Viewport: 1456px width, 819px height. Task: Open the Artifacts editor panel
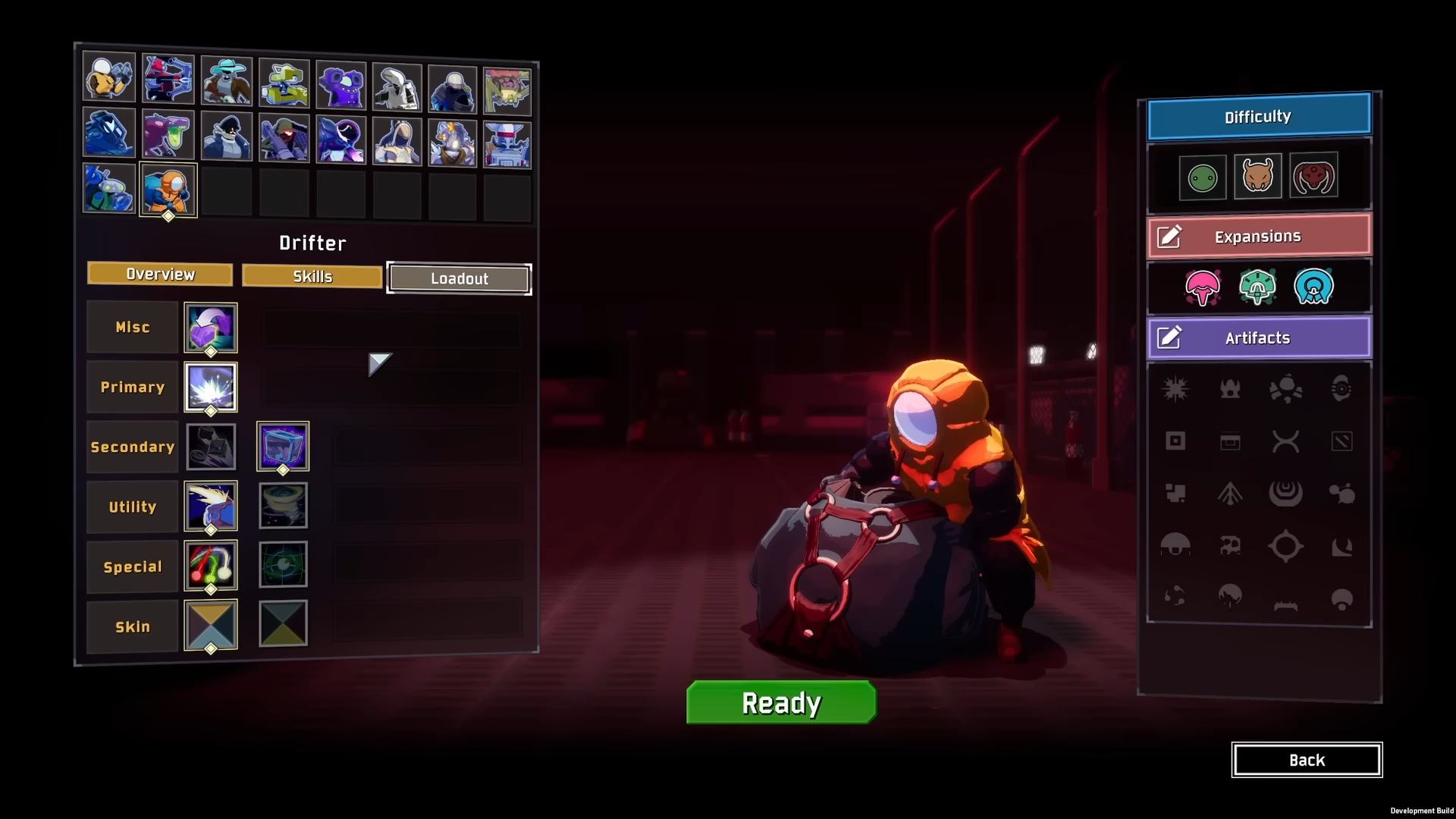pos(1257,338)
